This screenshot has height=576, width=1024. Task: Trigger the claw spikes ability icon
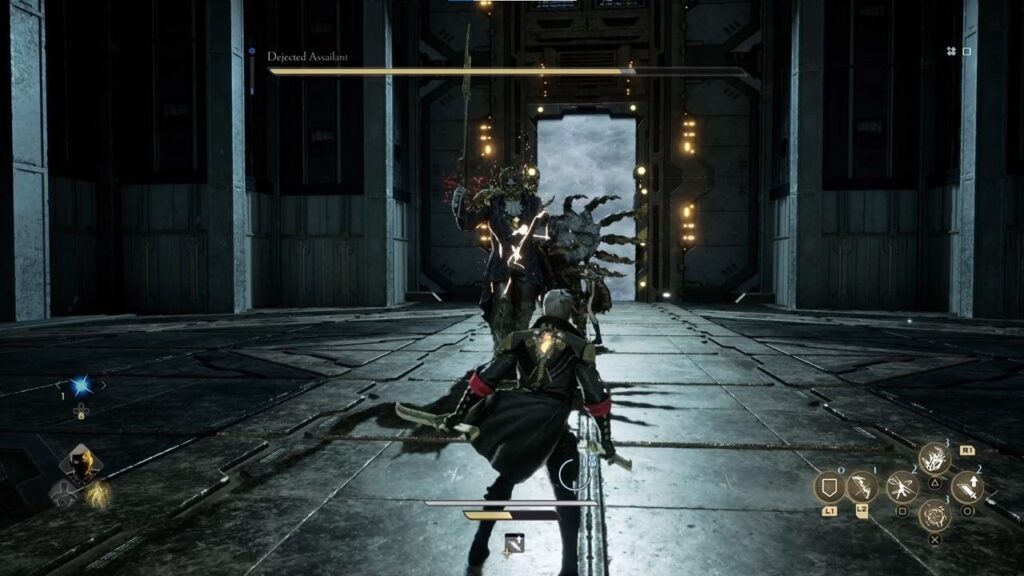coord(935,458)
